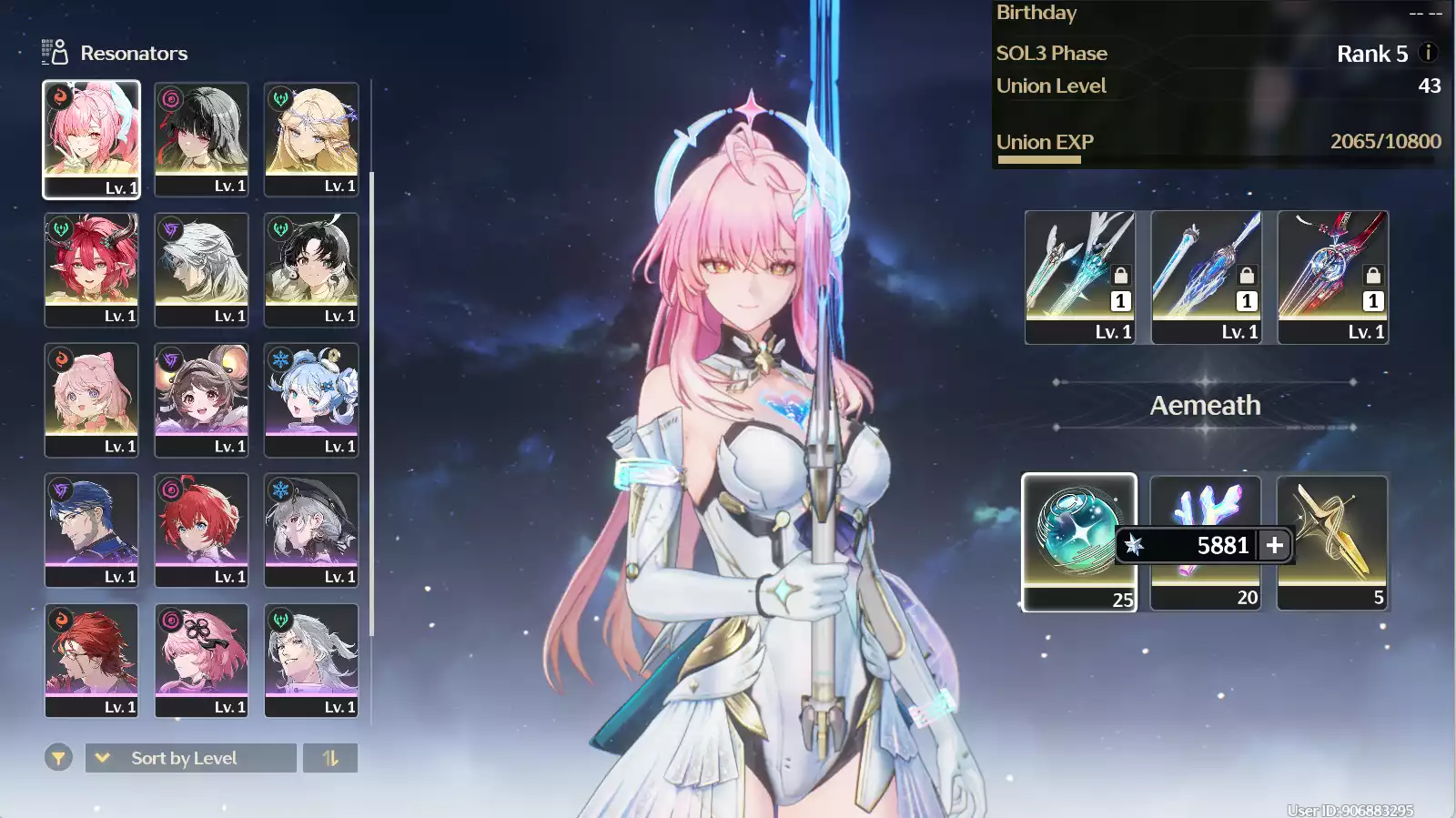Select the blue crystal blade weapon slot

coord(1206,277)
